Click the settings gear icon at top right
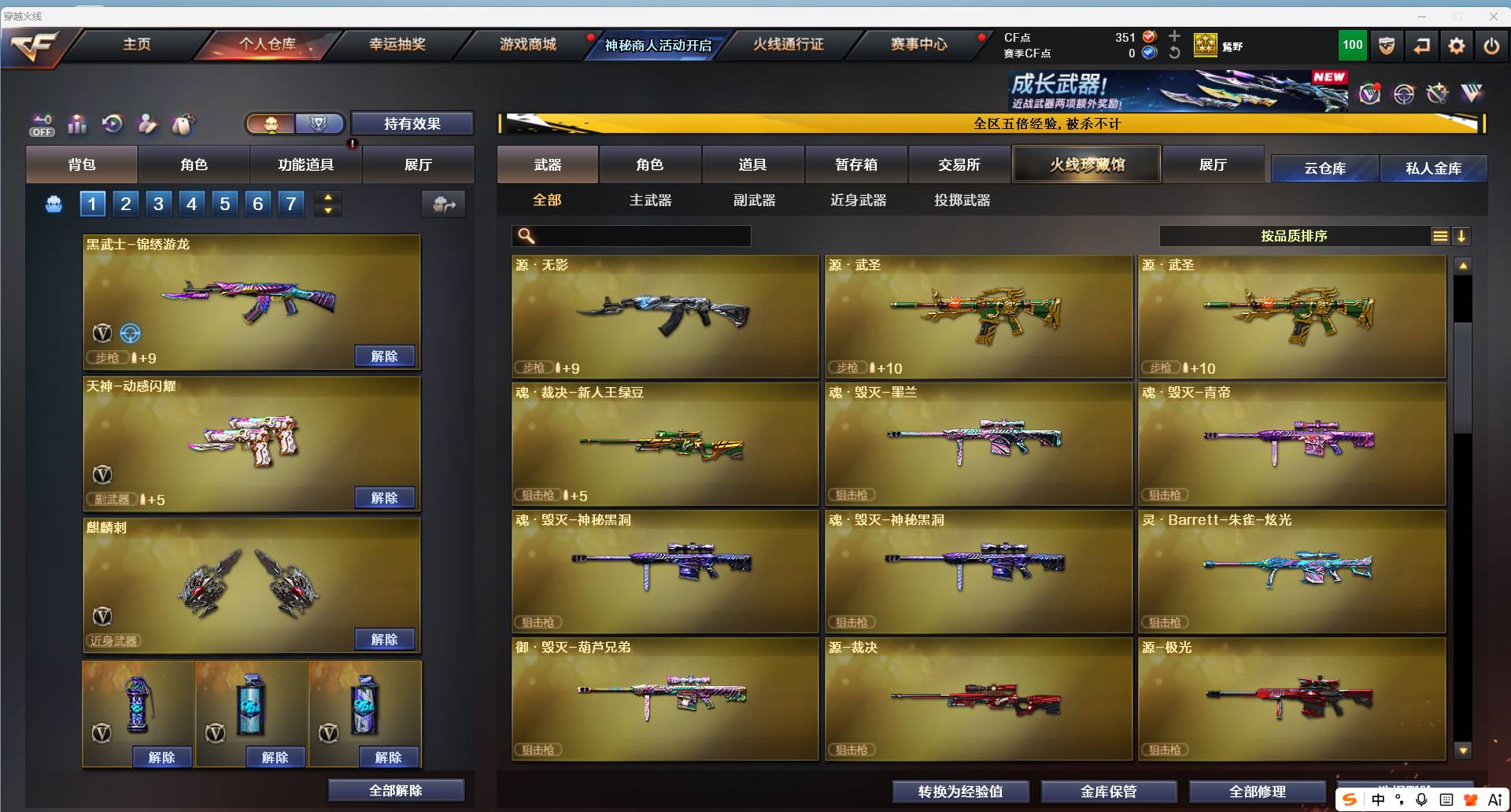1511x812 pixels. pyautogui.click(x=1457, y=45)
